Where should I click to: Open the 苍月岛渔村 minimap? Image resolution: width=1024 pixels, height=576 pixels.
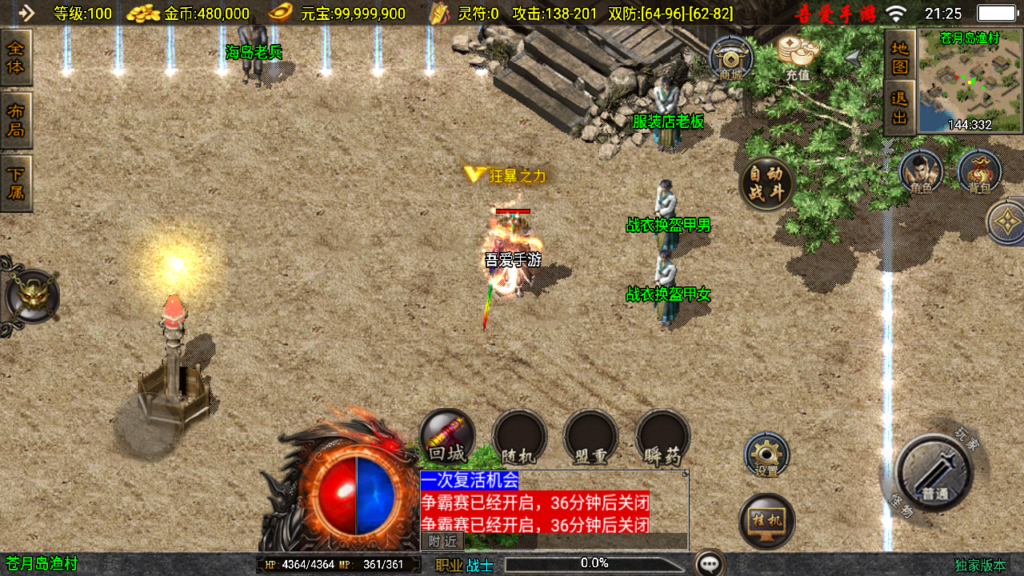coord(967,85)
